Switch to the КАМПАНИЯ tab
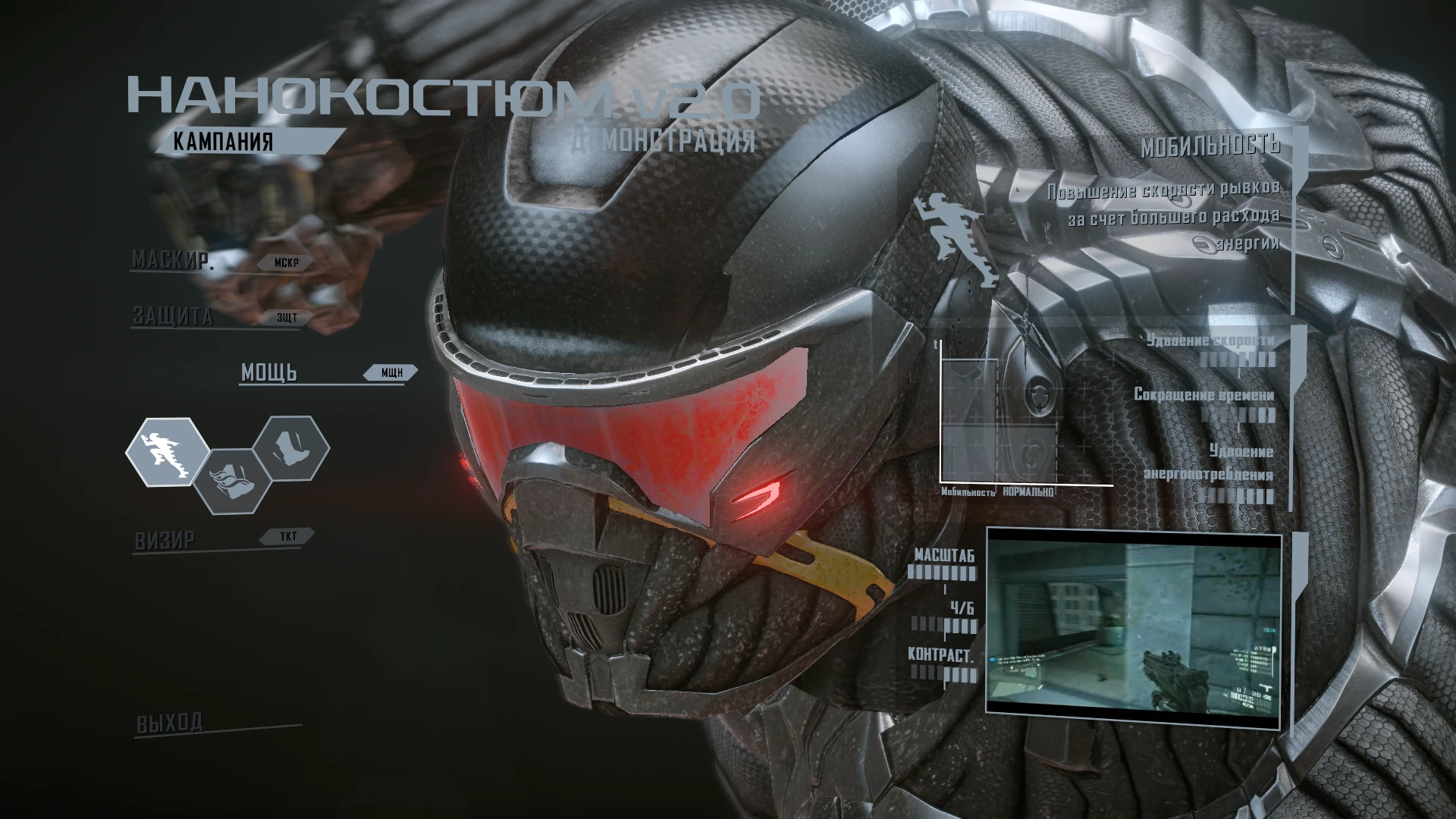The width and height of the screenshot is (1456, 819). pyautogui.click(x=223, y=140)
